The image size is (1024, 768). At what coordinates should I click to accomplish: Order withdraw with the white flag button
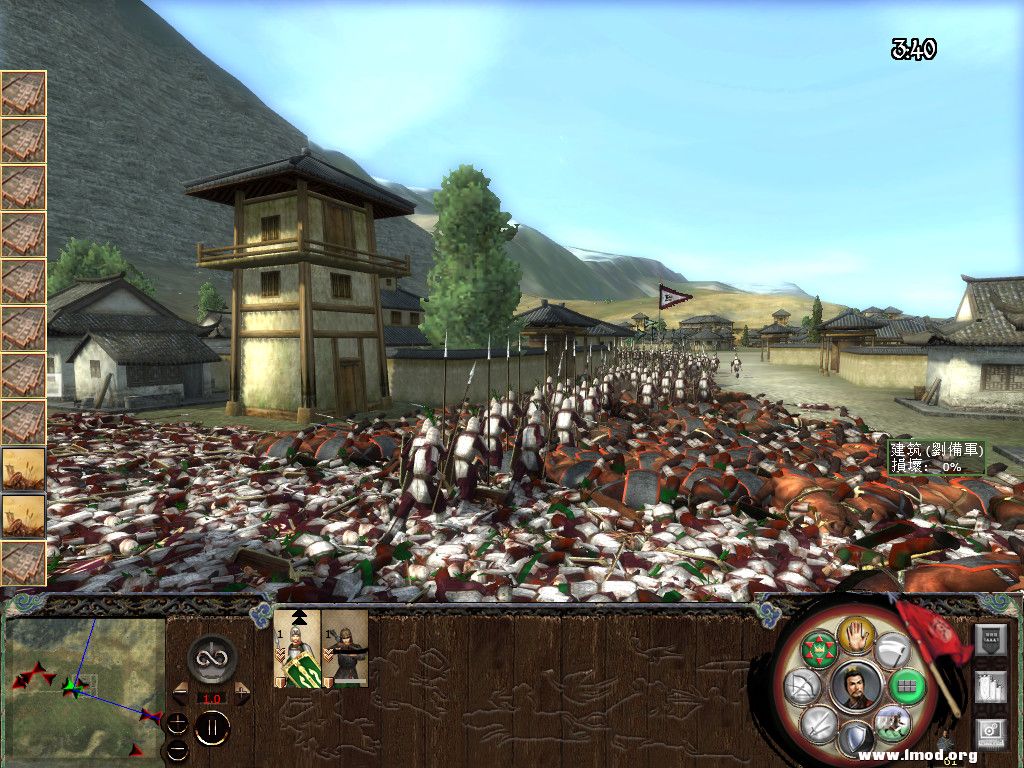coord(893,651)
